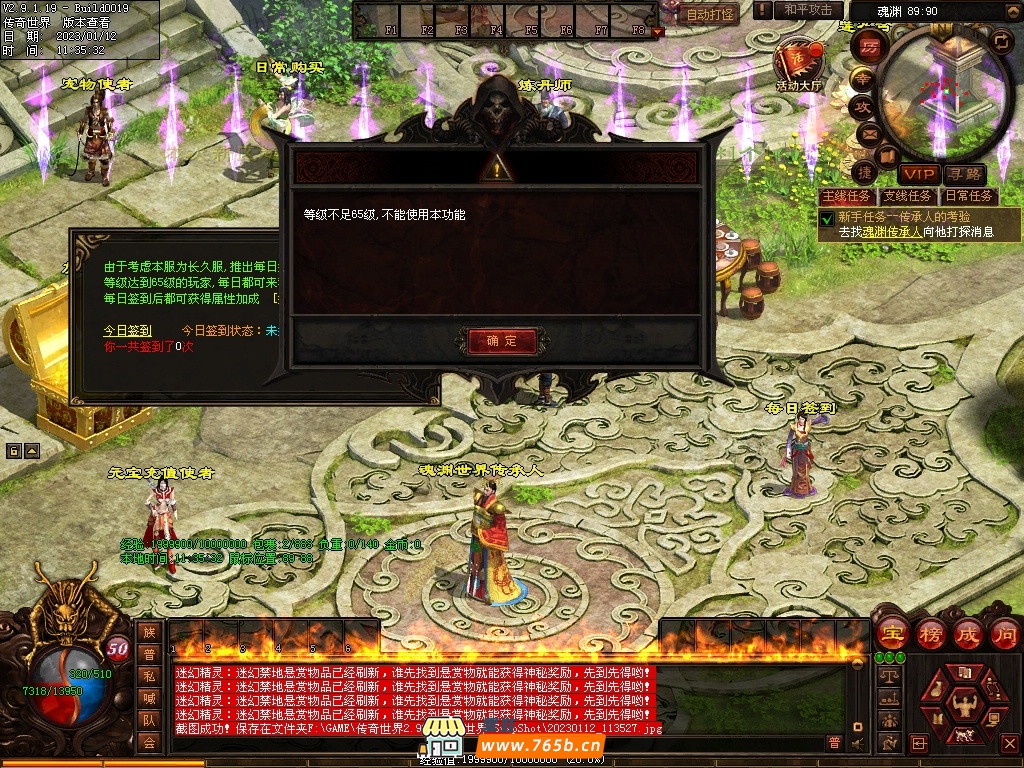
Task: Toggle the 自动打怪 auto-fight button
Action: (x=709, y=14)
